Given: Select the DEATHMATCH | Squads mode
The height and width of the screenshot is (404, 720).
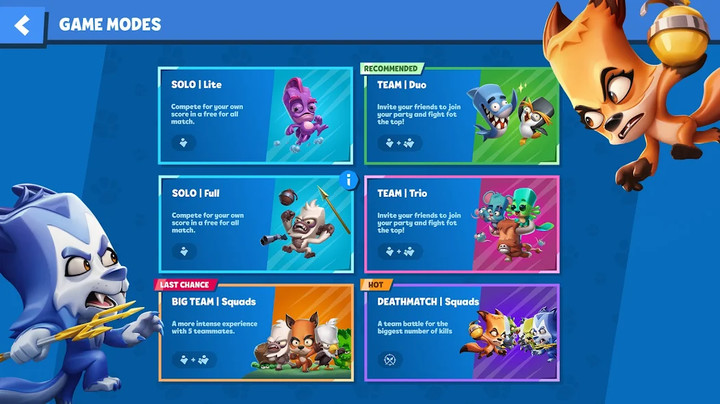Looking at the screenshot, I should click(461, 333).
